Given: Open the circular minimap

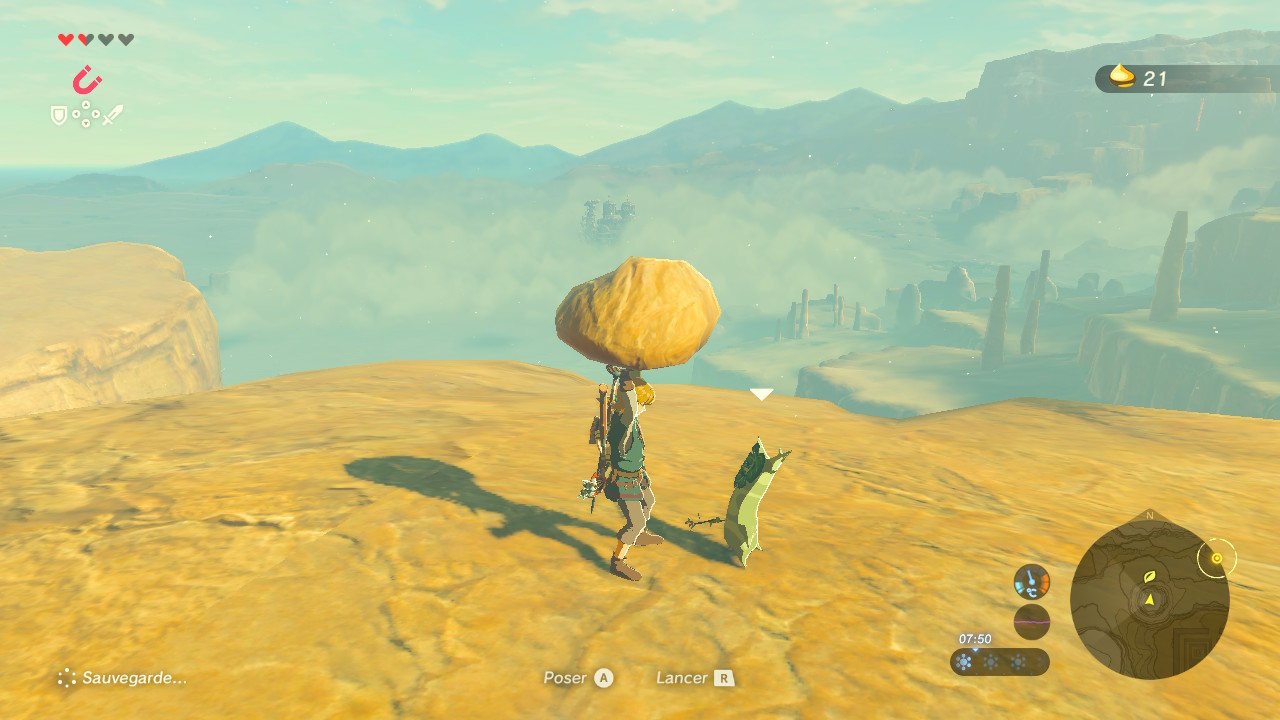Looking at the screenshot, I should point(1149,599).
